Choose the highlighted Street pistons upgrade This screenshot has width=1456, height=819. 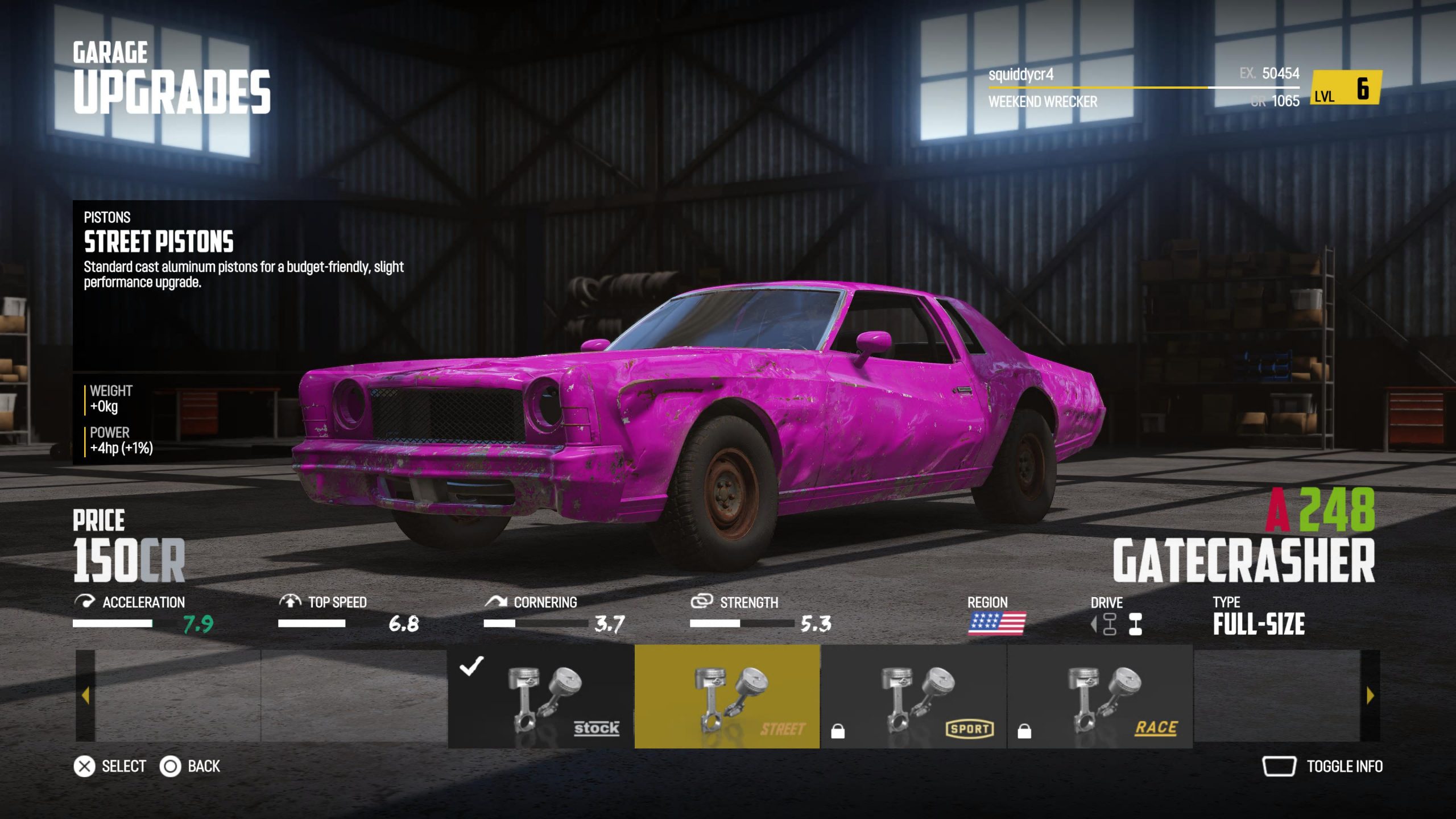(727, 696)
